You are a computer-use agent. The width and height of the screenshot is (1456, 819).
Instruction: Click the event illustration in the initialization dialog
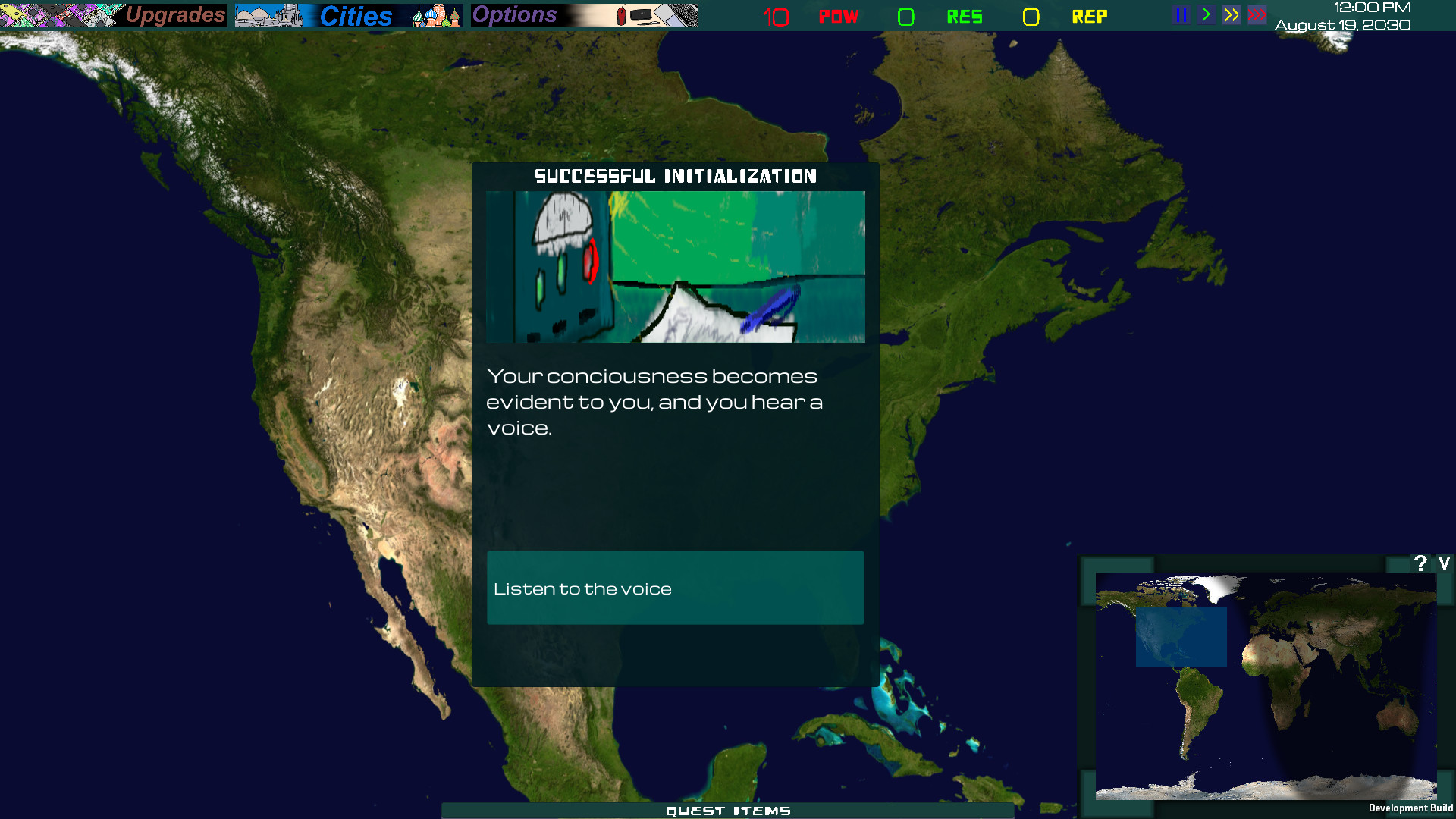pyautogui.click(x=675, y=267)
